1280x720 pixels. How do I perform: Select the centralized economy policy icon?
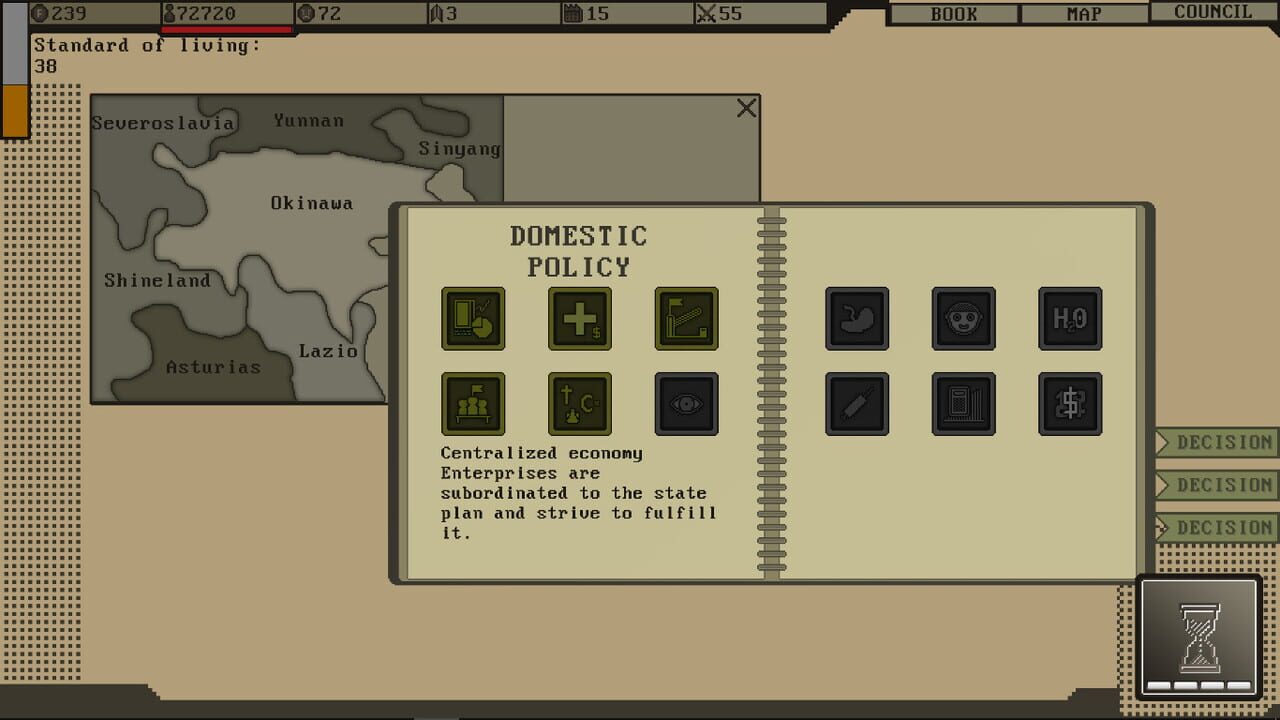click(x=473, y=318)
